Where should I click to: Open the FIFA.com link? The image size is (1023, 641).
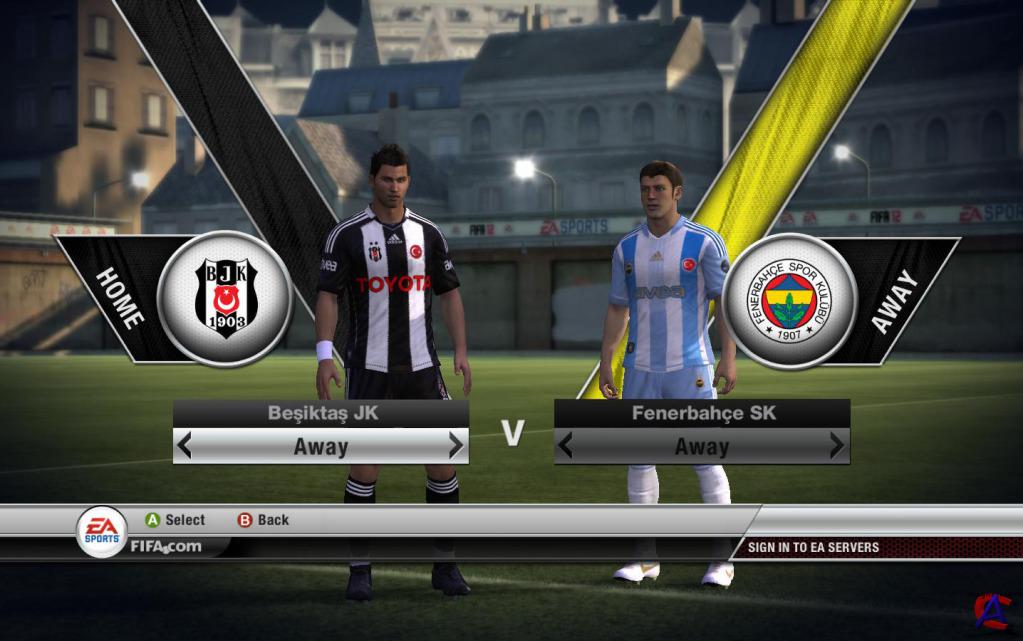165,546
